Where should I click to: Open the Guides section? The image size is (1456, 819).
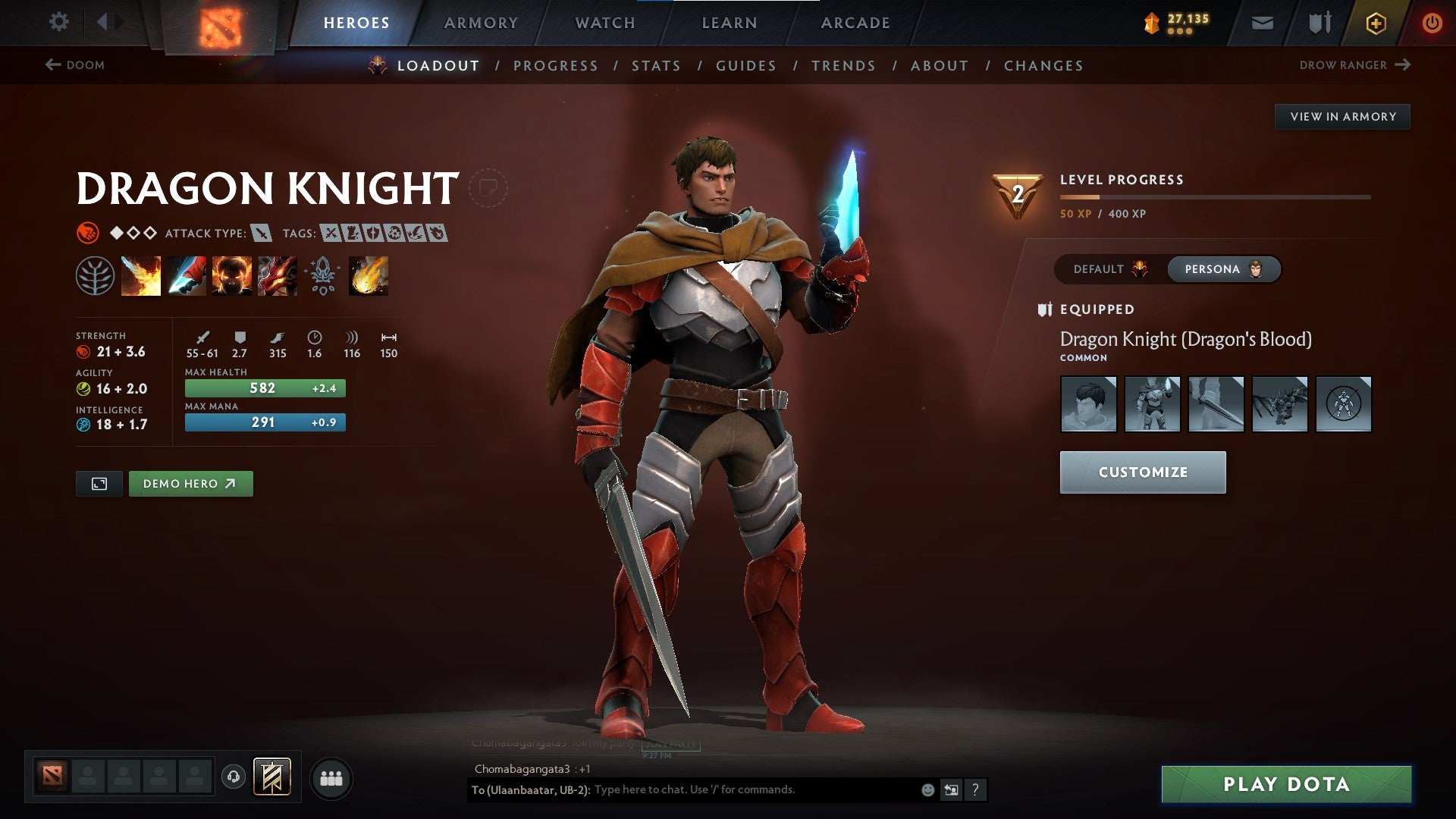(x=746, y=66)
